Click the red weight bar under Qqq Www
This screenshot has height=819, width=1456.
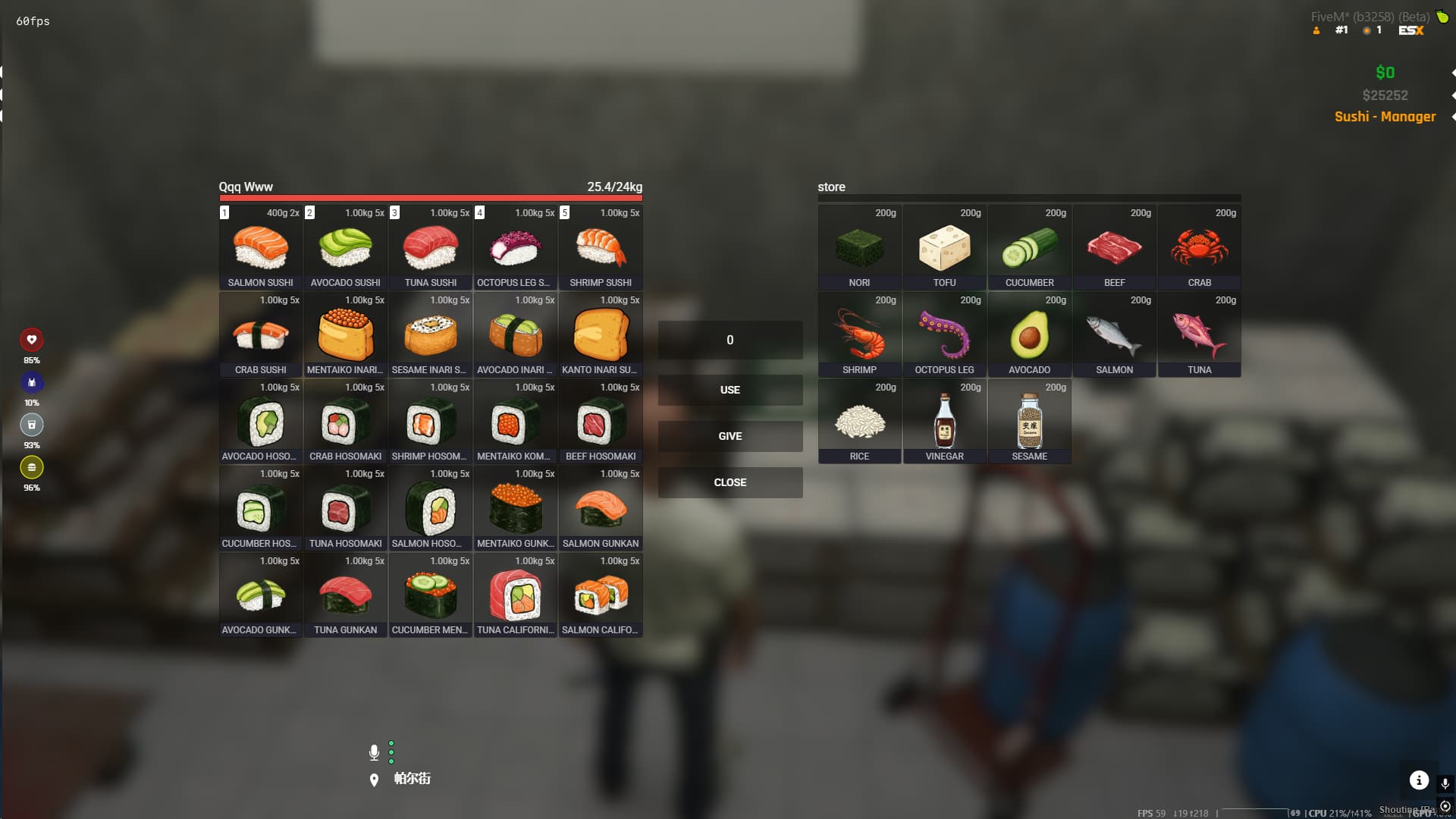pyautogui.click(x=430, y=197)
